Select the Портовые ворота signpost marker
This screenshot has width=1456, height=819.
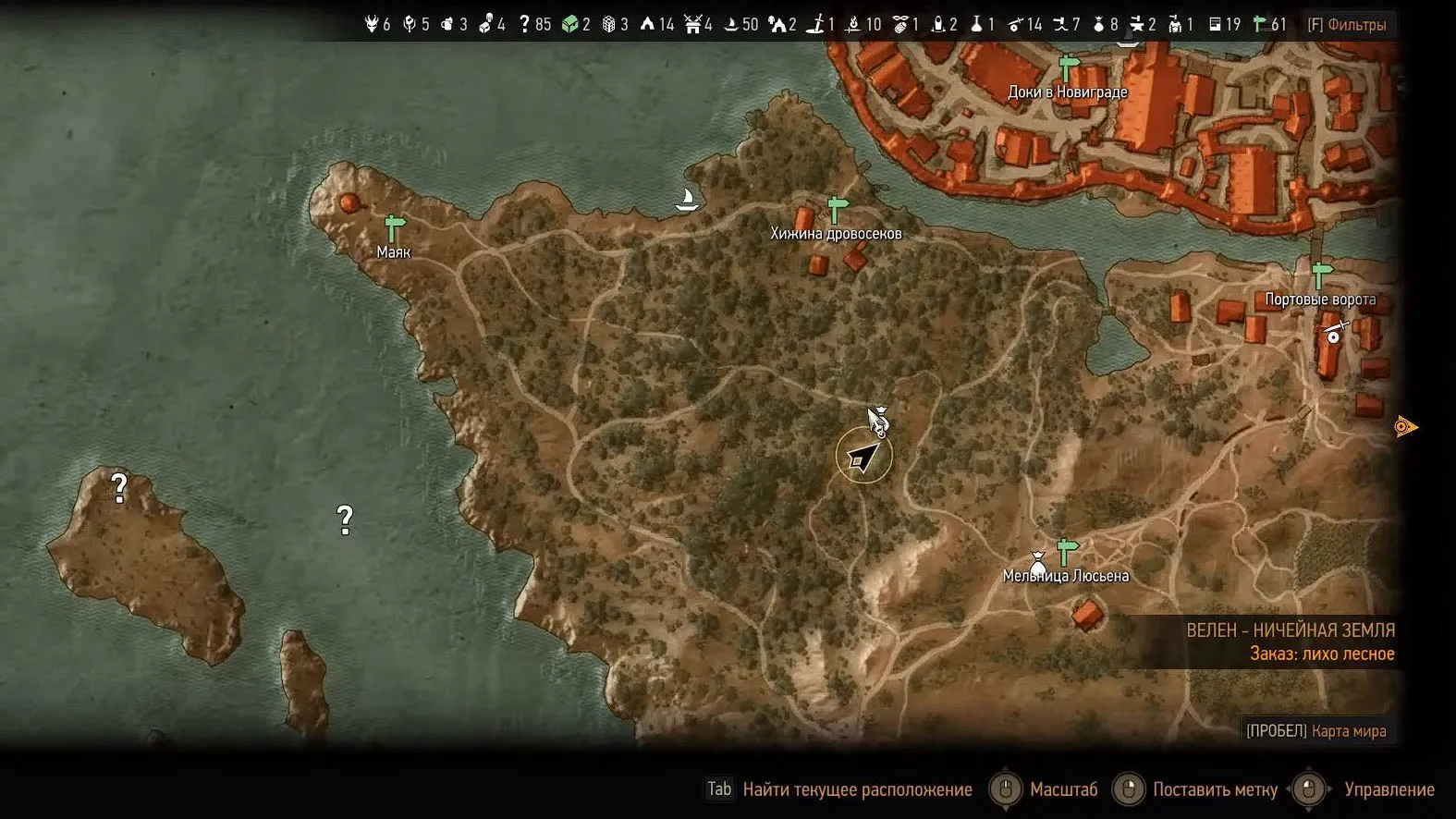(1321, 275)
